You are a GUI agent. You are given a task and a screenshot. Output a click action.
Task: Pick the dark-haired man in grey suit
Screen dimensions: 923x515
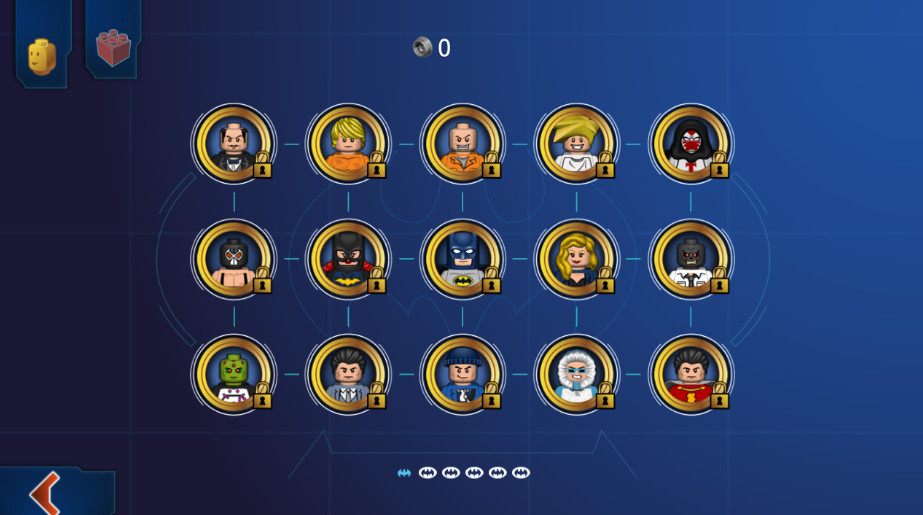347,374
